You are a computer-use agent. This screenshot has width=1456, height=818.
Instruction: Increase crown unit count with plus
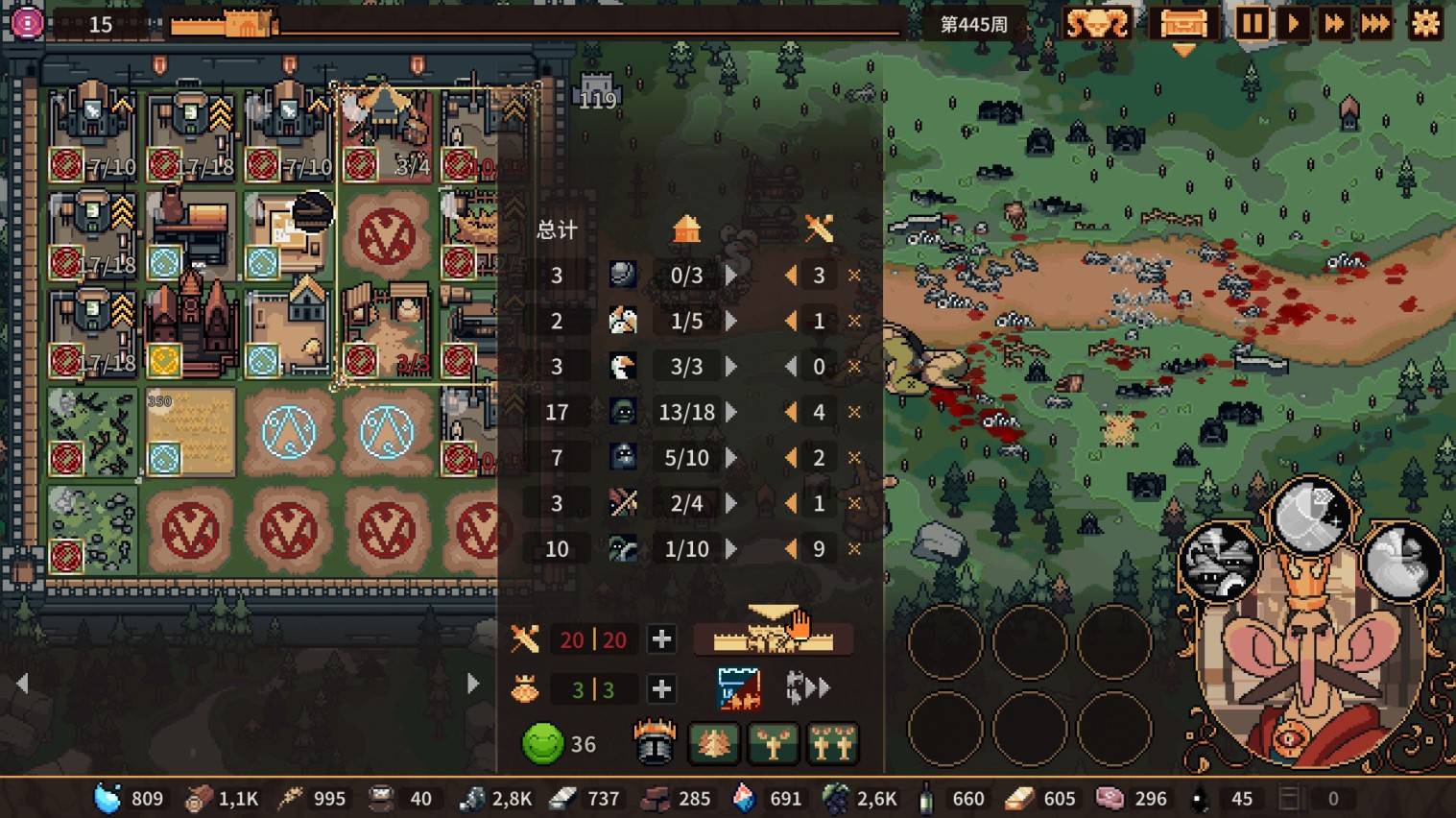[x=661, y=689]
